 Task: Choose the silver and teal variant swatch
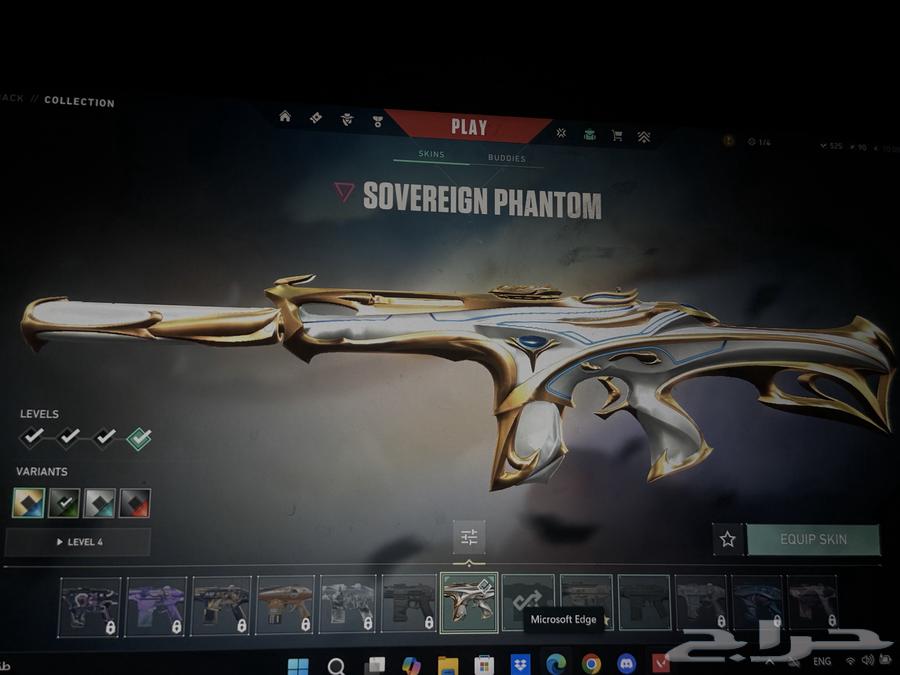click(99, 502)
